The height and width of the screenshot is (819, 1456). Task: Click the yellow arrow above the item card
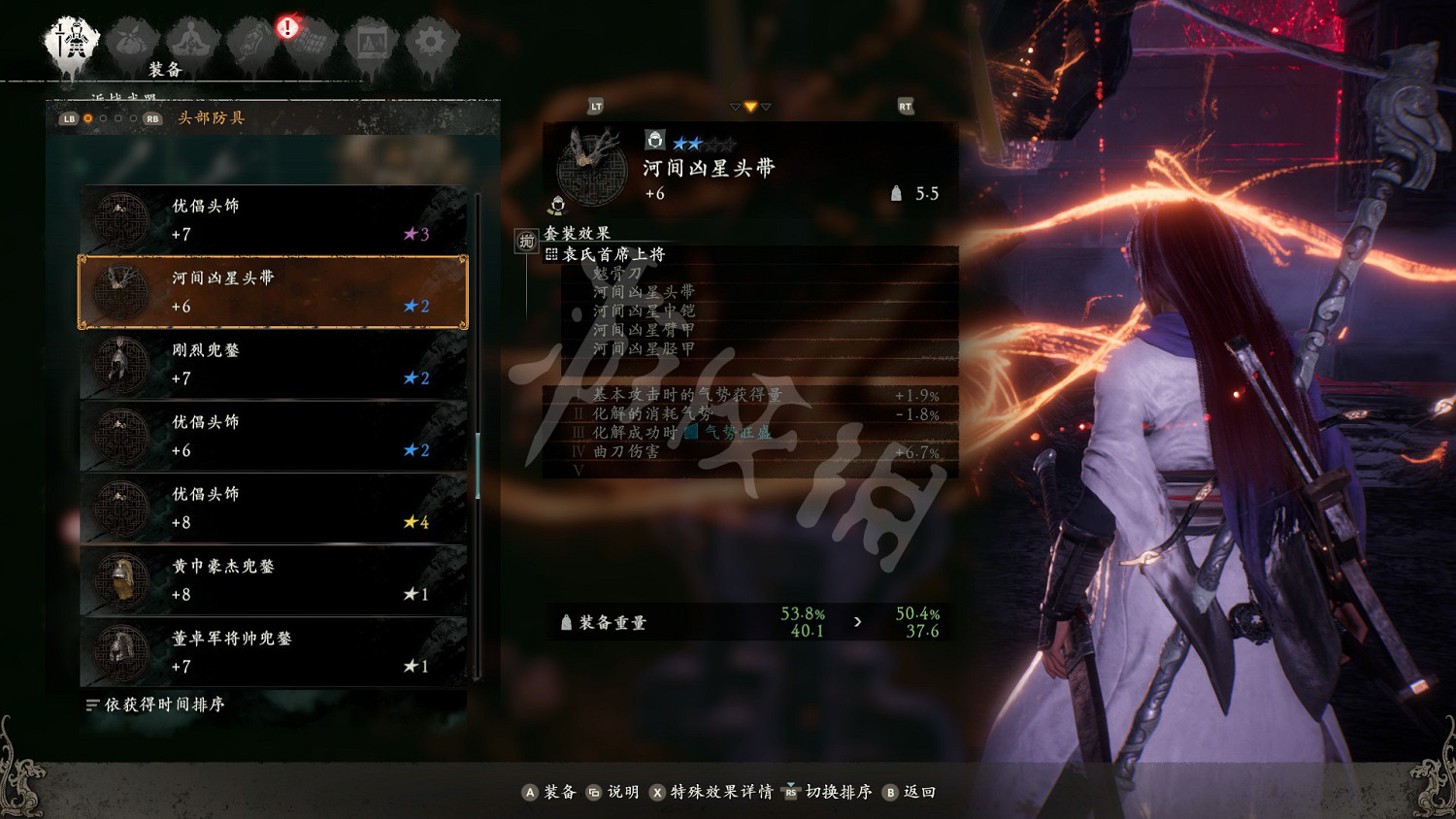click(749, 107)
